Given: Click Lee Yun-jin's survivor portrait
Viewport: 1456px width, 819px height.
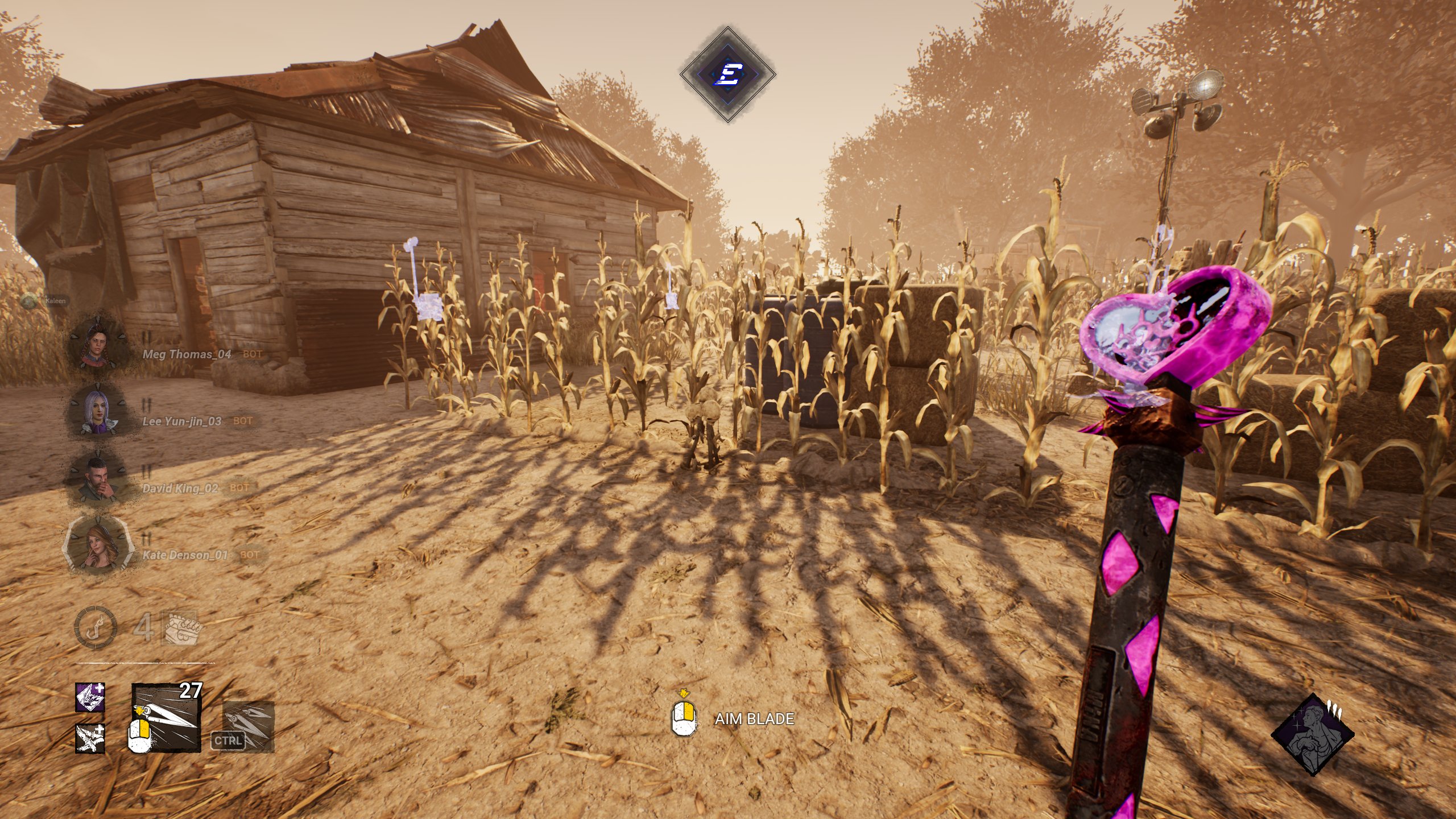Looking at the screenshot, I should pyautogui.click(x=97, y=409).
